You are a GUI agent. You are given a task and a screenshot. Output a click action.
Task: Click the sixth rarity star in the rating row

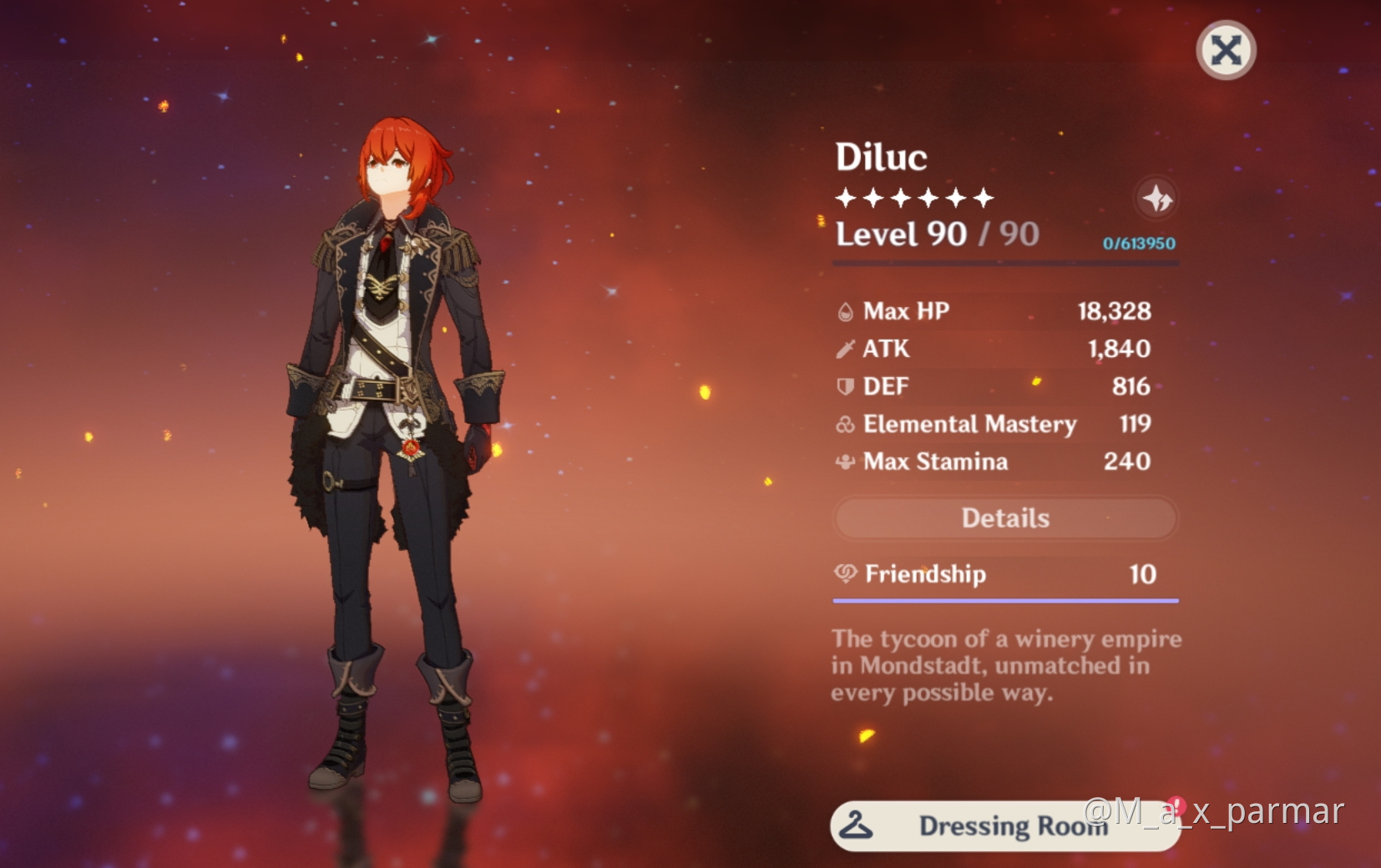click(x=982, y=197)
